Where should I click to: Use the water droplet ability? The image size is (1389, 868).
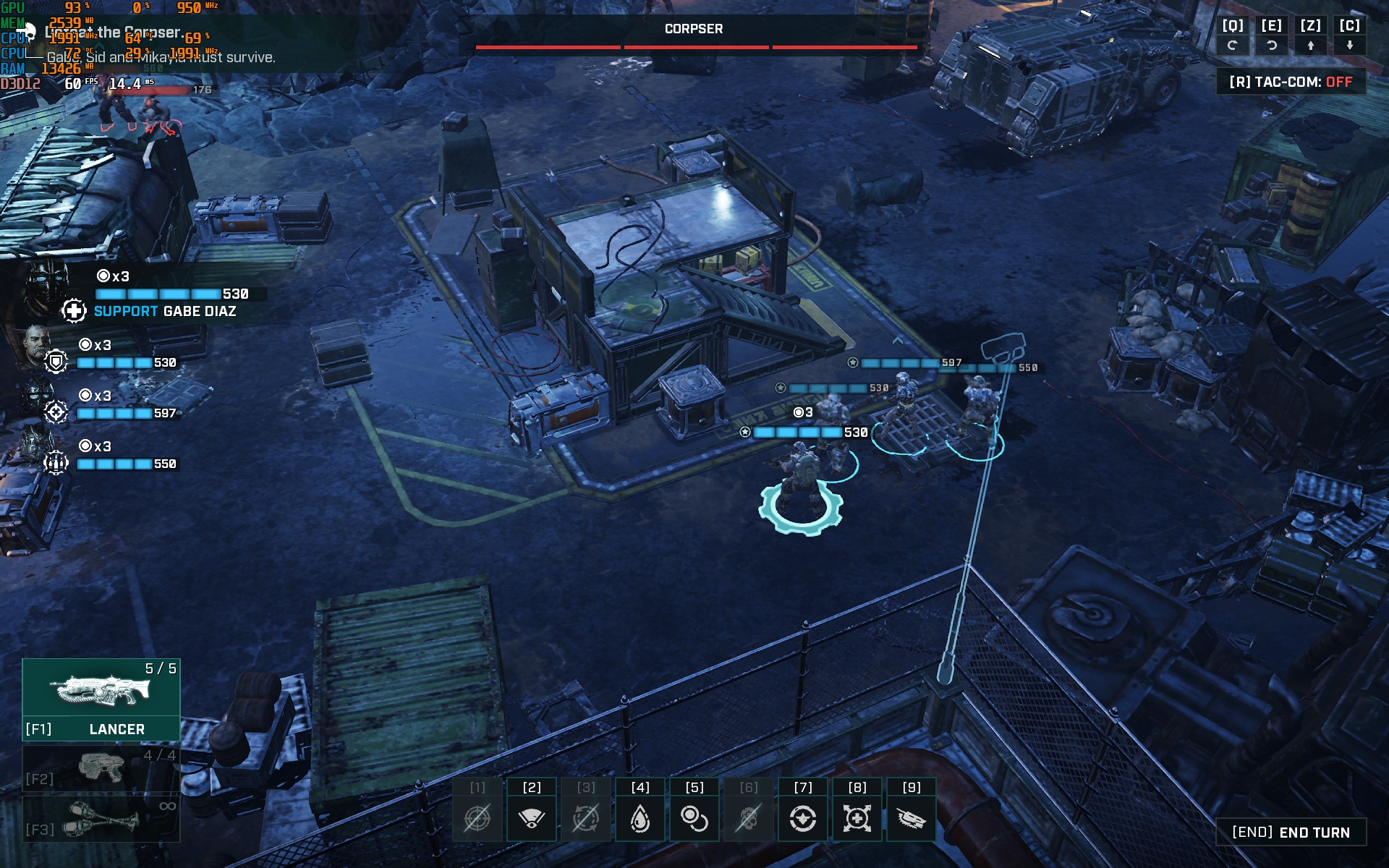pos(640,818)
